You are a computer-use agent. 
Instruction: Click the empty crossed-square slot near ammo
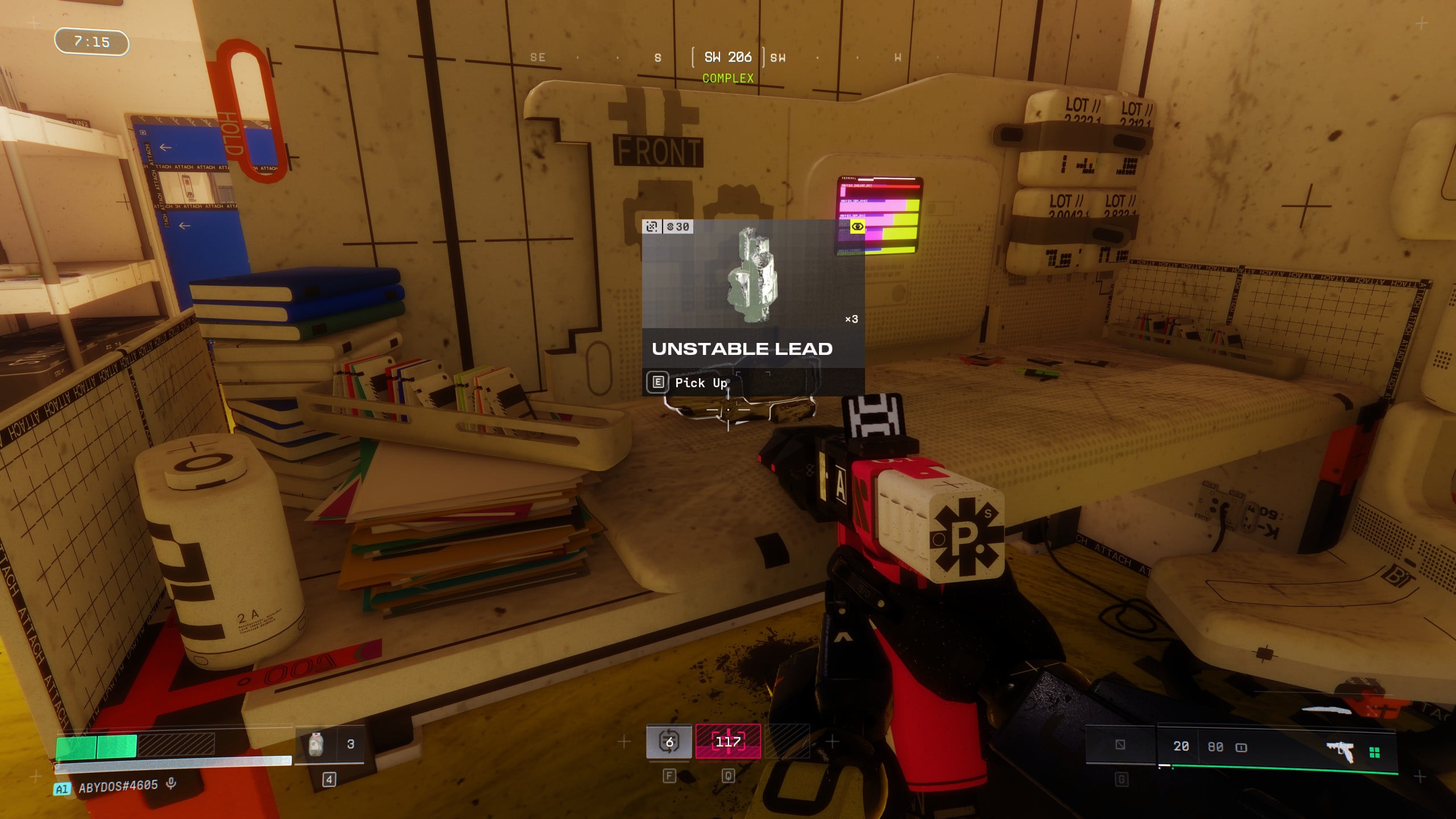(x=1120, y=744)
